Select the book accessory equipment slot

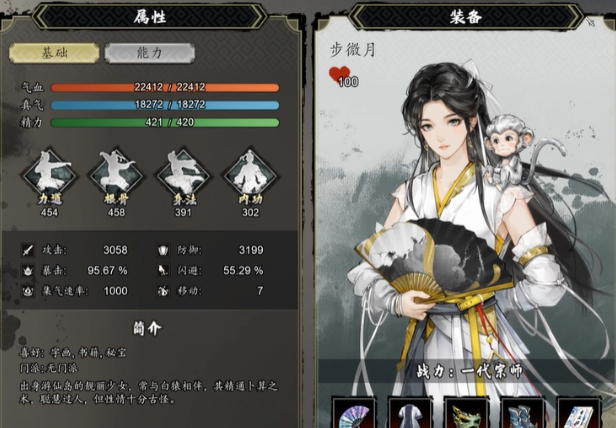point(577,415)
